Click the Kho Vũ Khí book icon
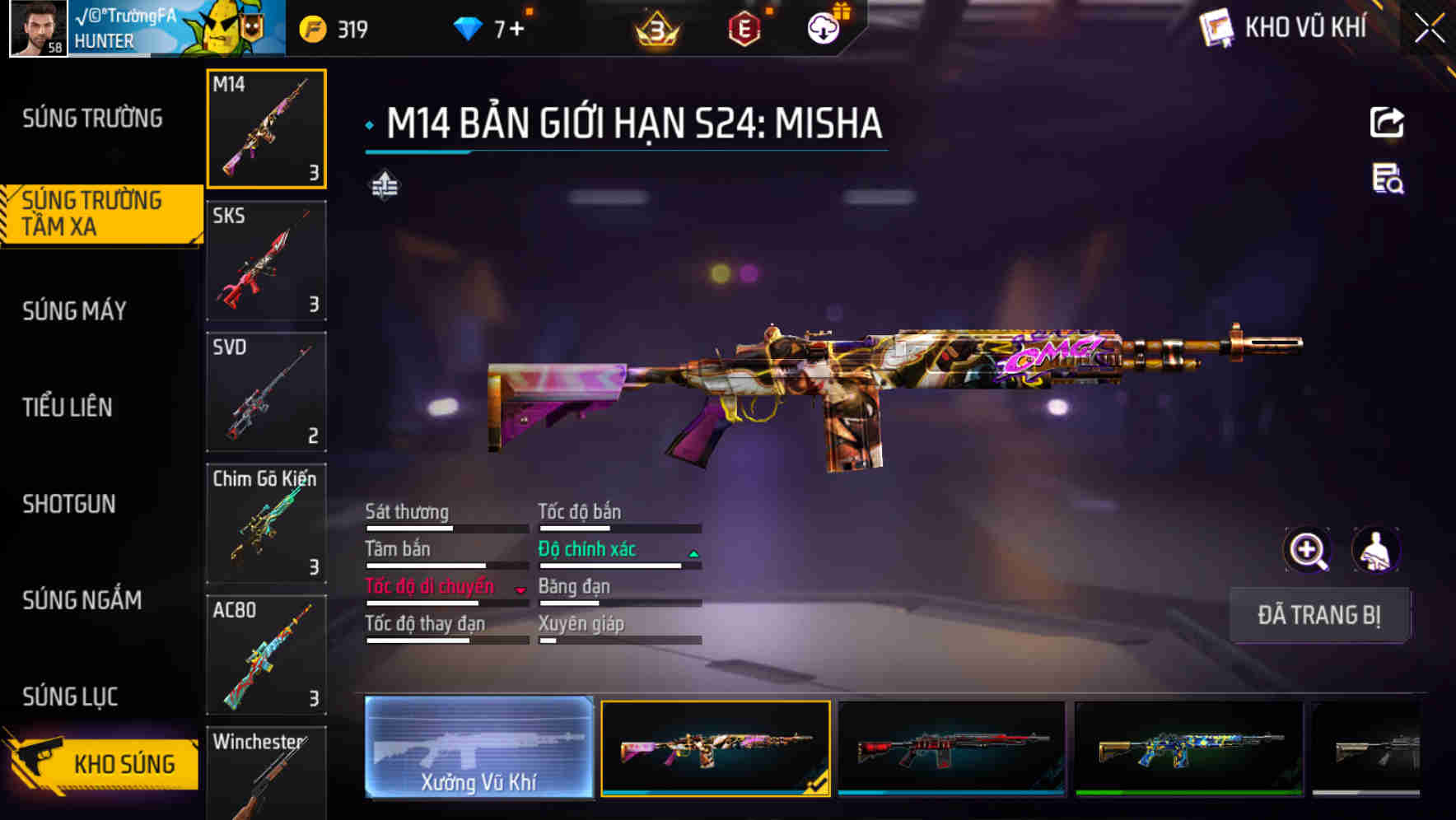Viewport: 1456px width, 820px height. (x=1216, y=27)
